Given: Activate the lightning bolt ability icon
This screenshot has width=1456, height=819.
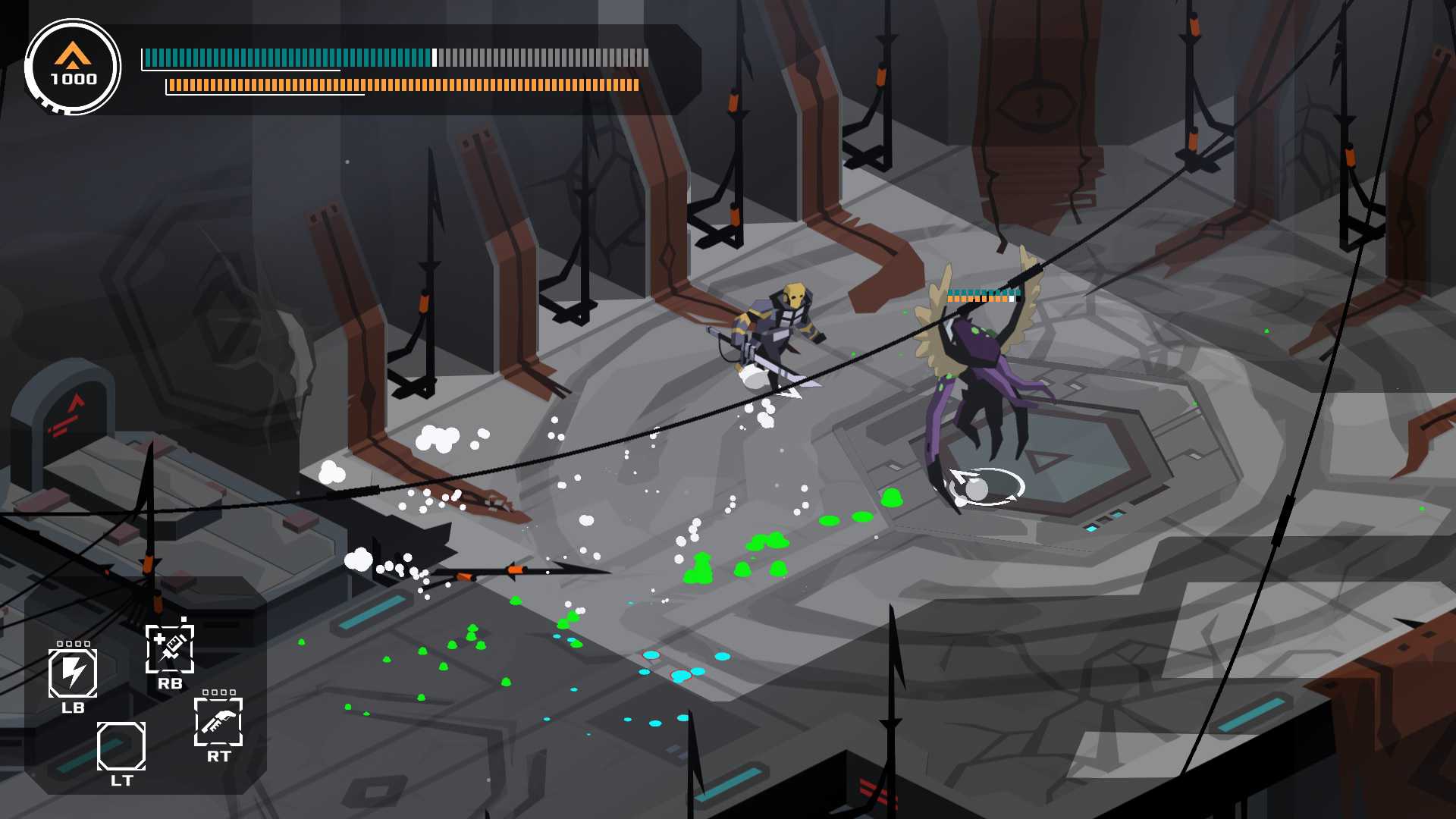Looking at the screenshot, I should click(x=73, y=673).
